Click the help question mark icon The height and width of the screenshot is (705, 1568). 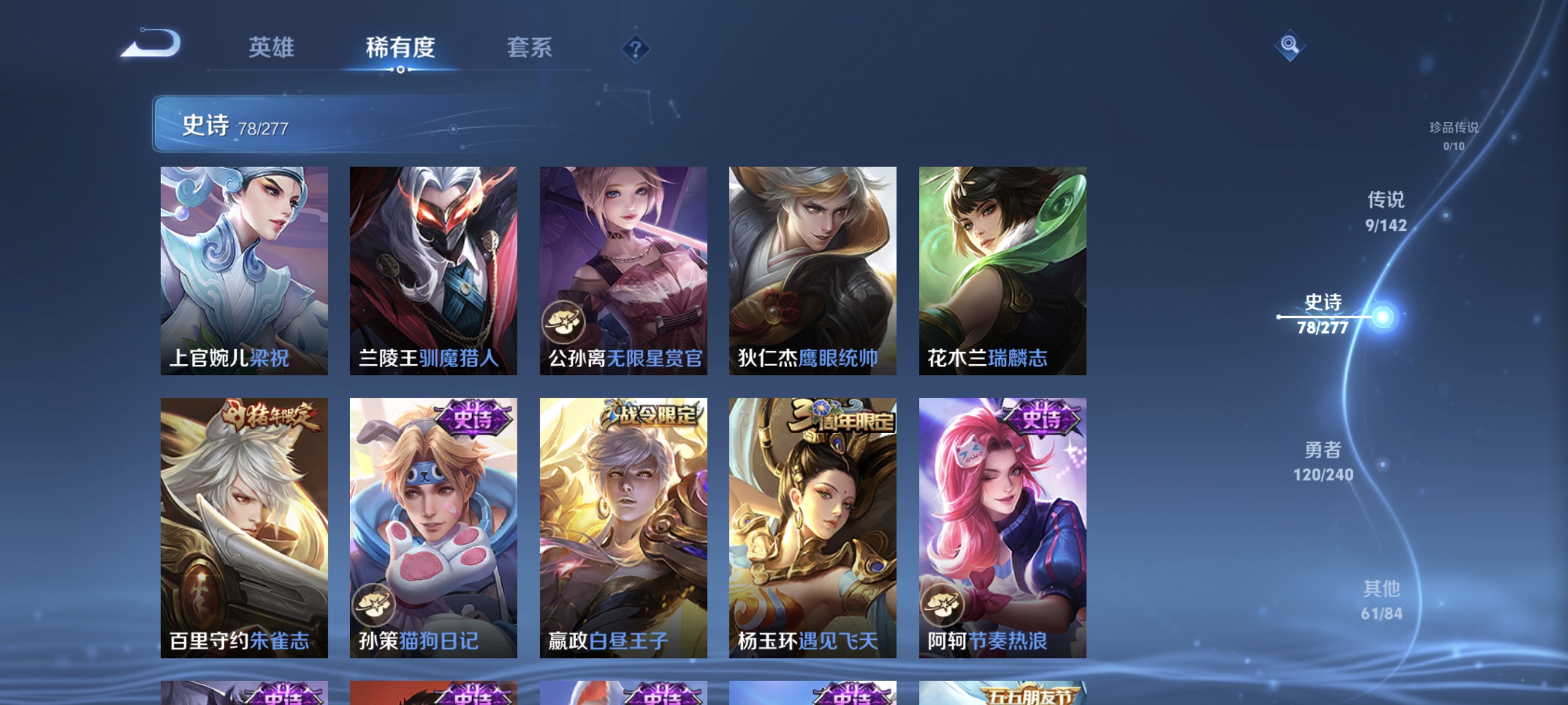click(635, 50)
